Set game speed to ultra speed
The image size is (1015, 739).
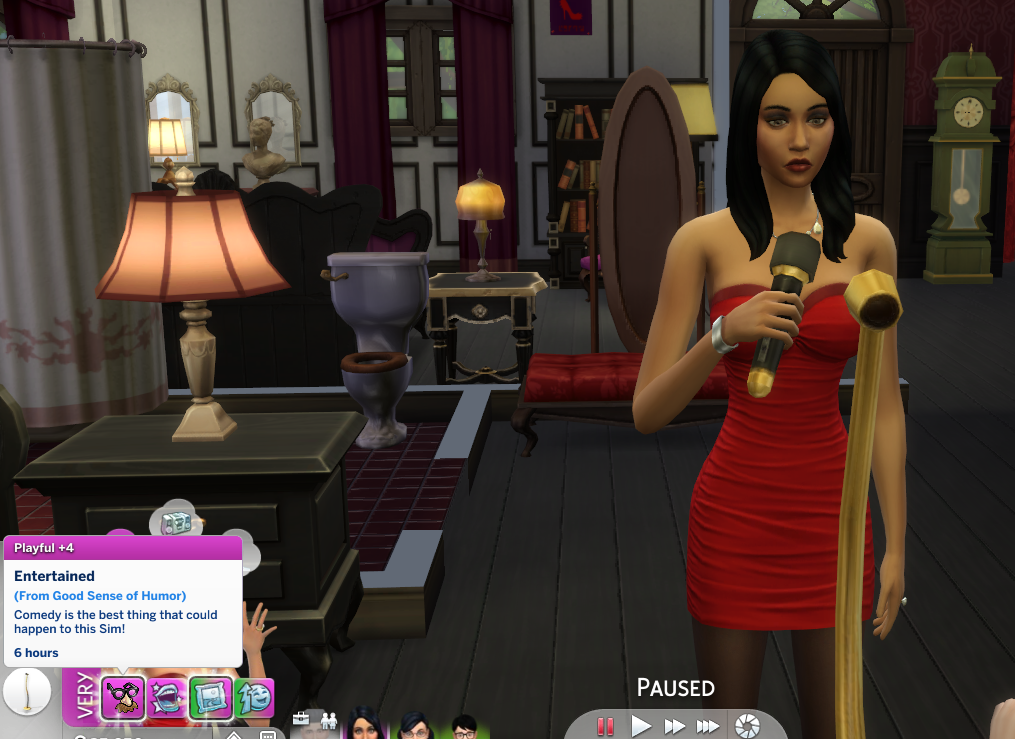(708, 726)
